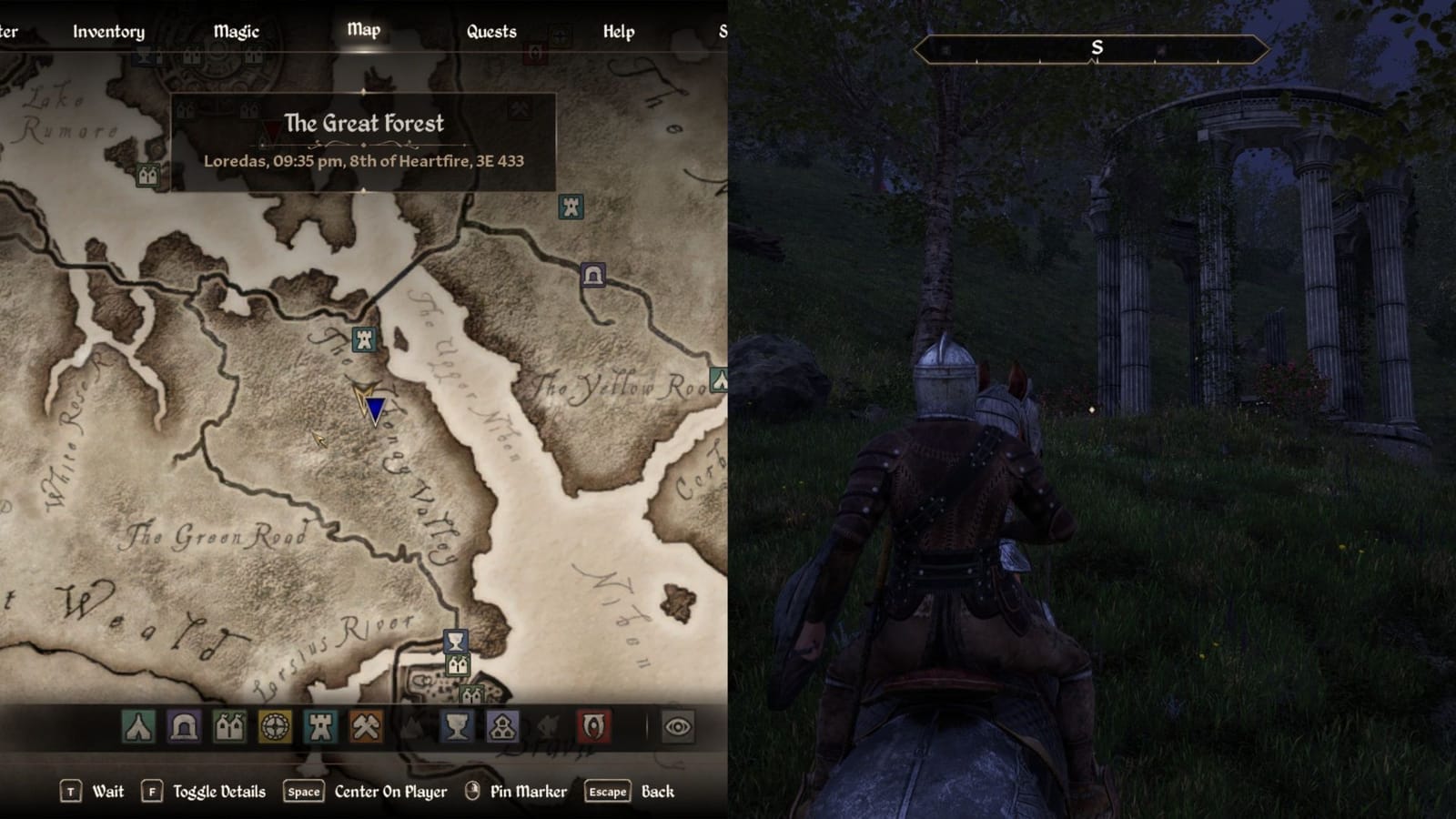Click the fort marker near The Wellspring Valley
The height and width of the screenshot is (819, 1456).
tap(362, 341)
